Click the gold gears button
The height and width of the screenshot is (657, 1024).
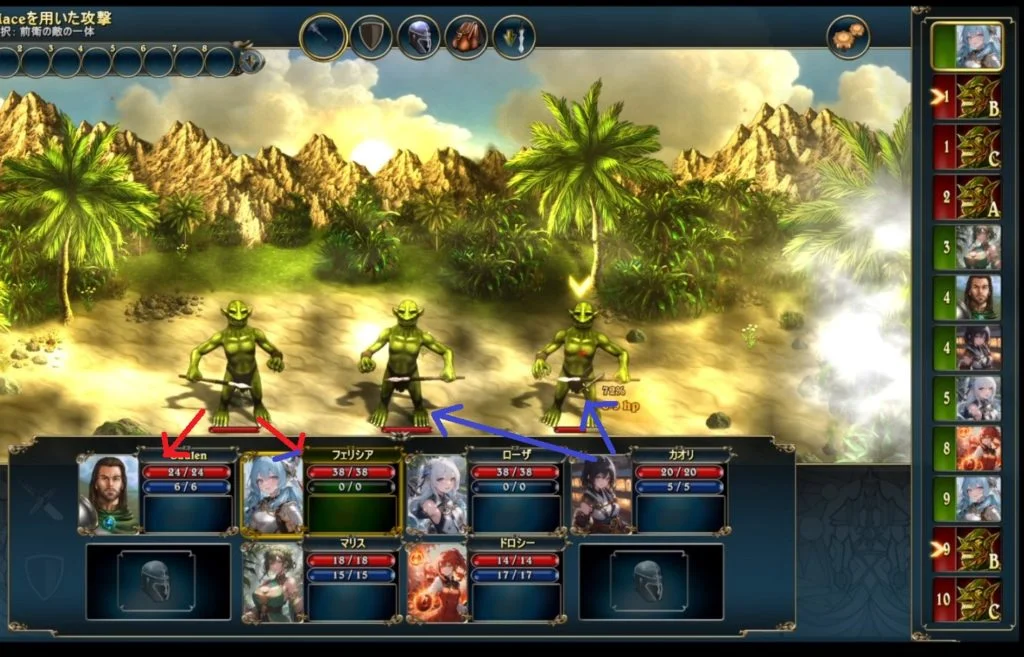tap(848, 37)
